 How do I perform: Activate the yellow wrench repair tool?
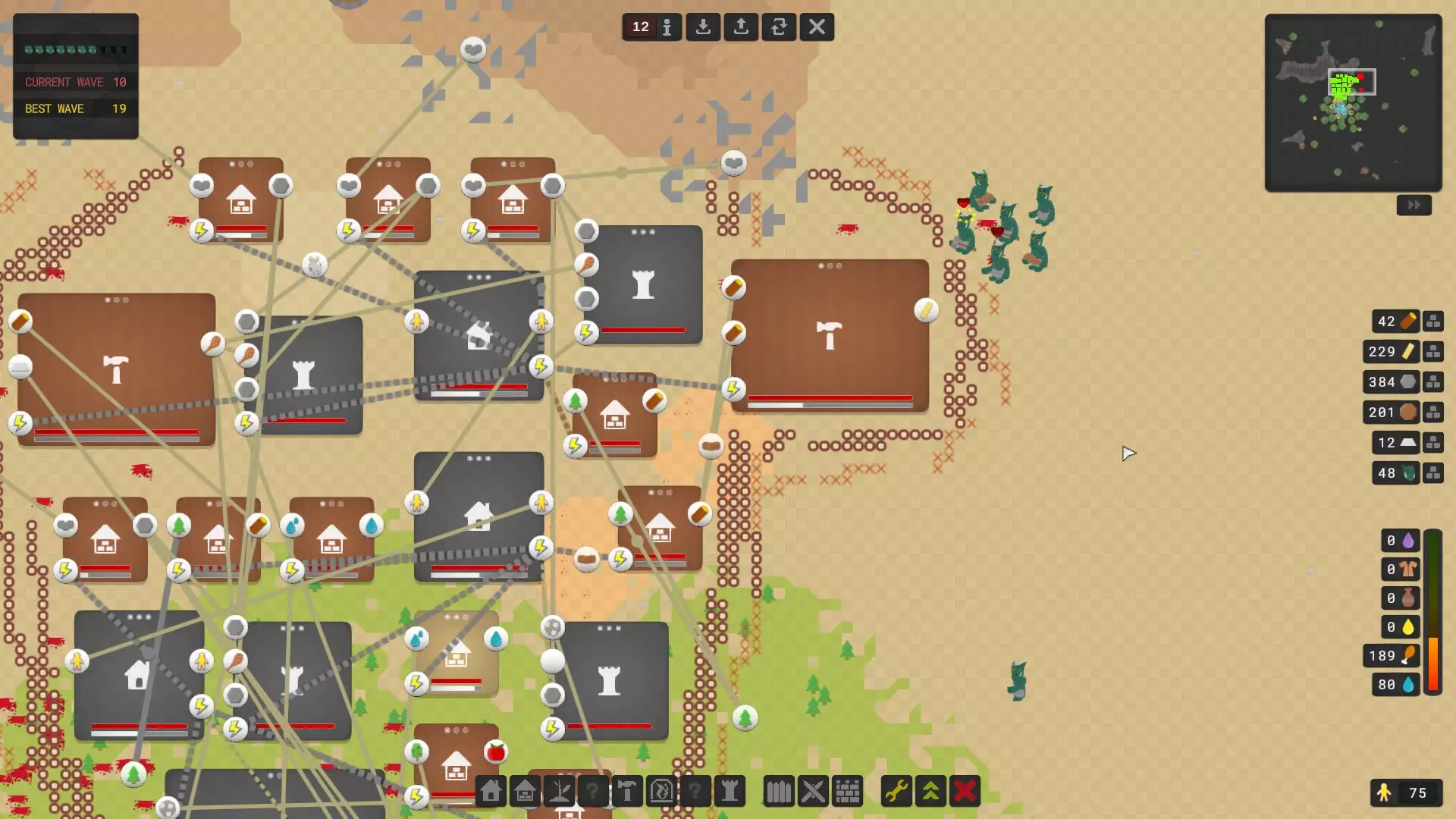pos(896,792)
